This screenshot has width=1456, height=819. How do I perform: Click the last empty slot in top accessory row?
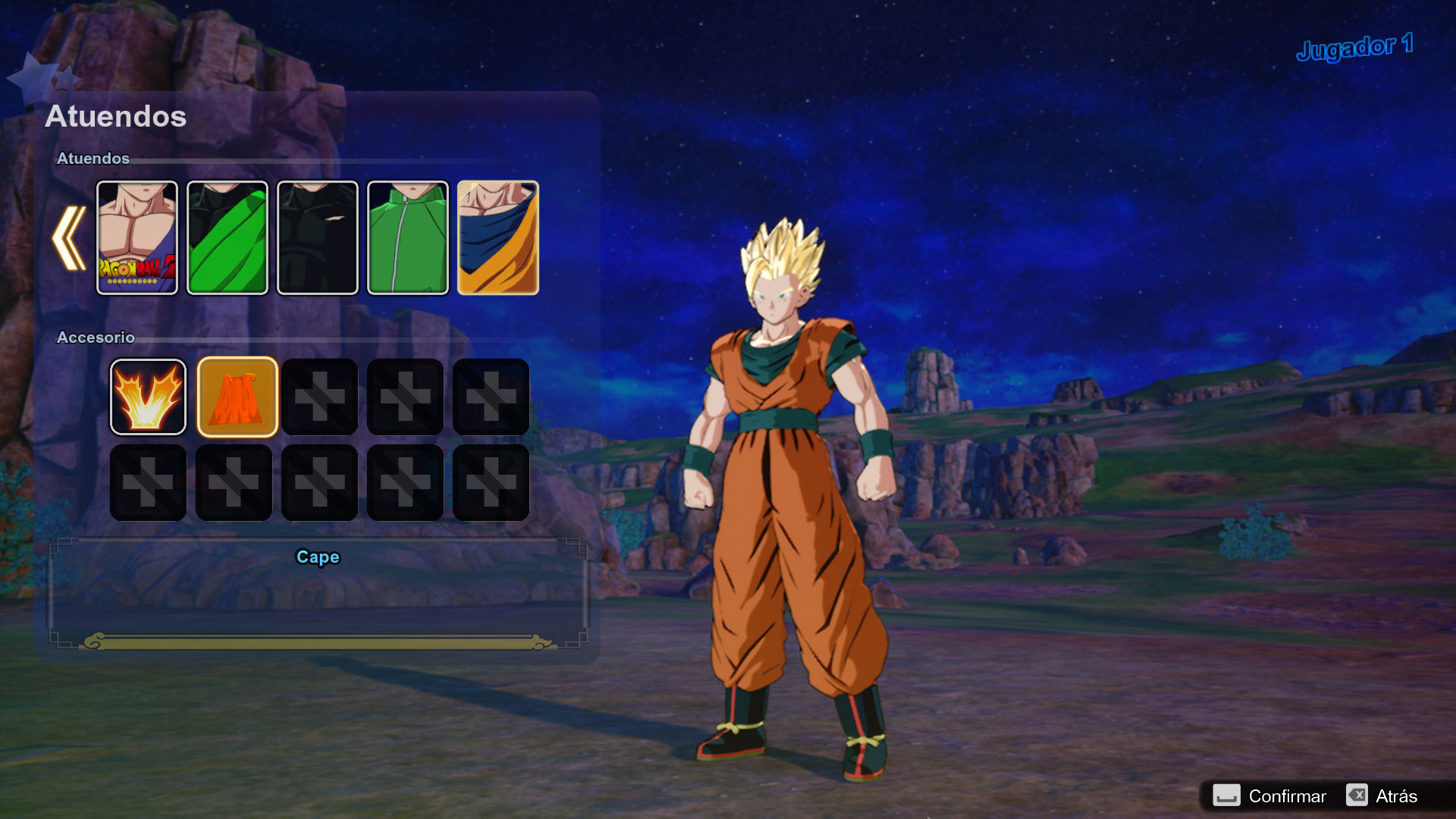(x=491, y=397)
